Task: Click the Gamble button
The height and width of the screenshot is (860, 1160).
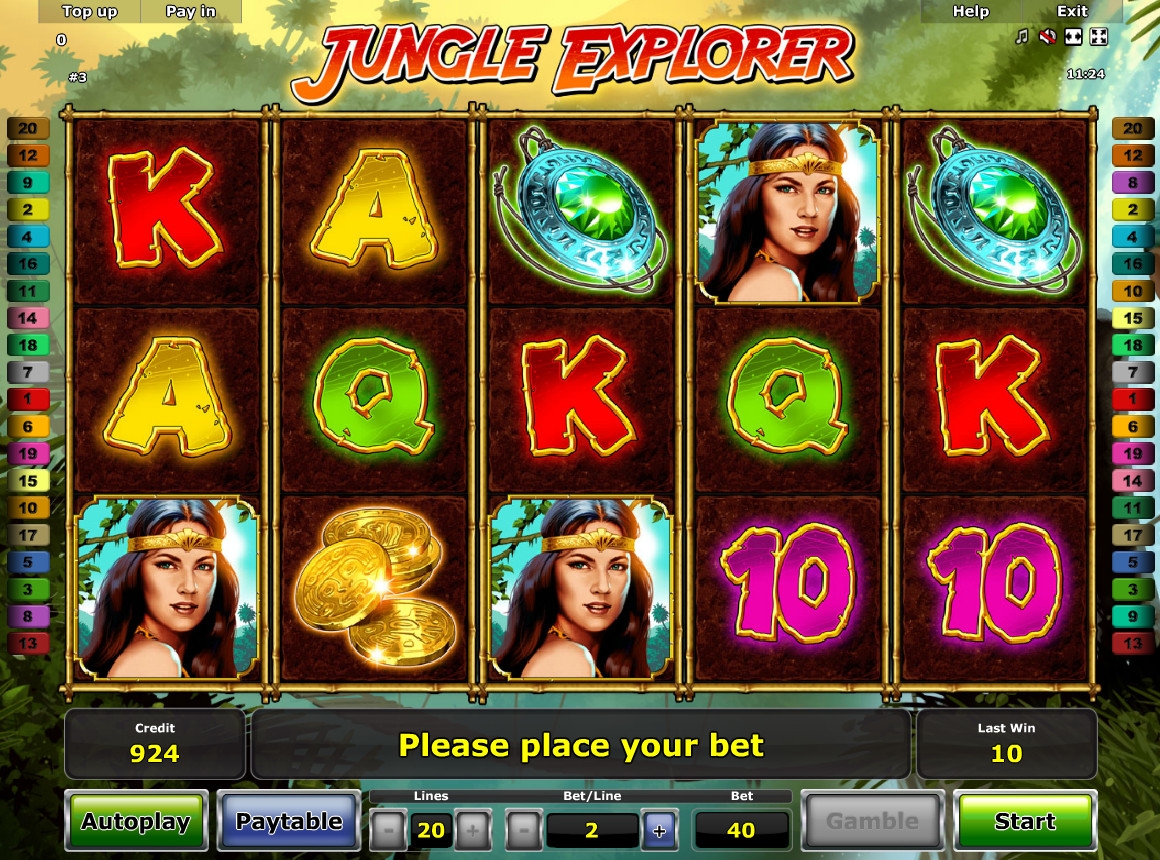Action: click(873, 822)
